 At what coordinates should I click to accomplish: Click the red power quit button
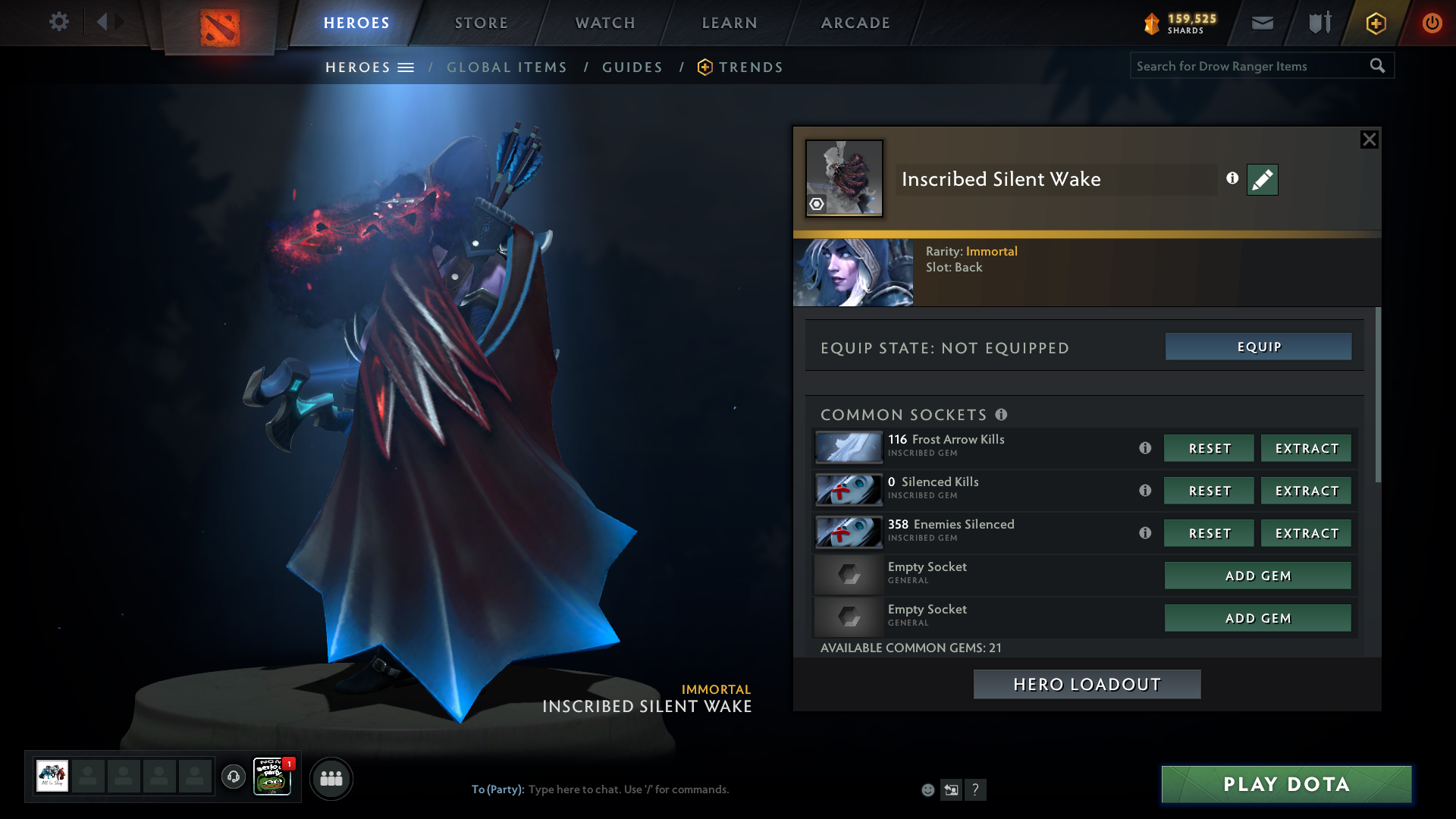pyautogui.click(x=1432, y=23)
